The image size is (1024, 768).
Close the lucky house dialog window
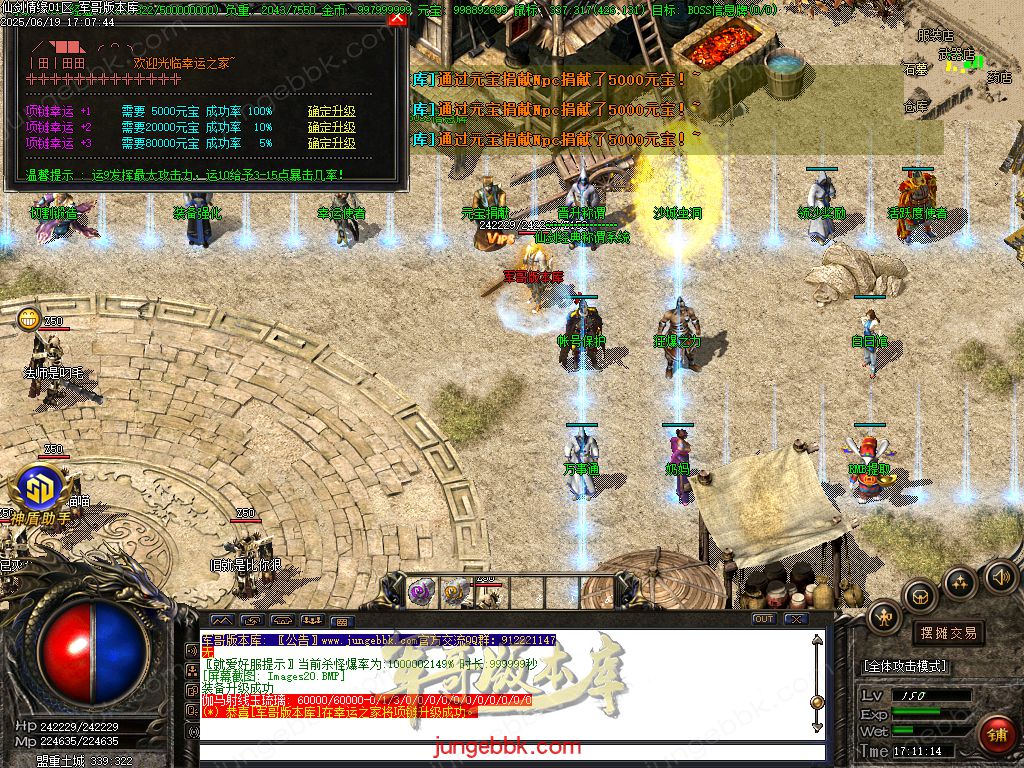397,18
